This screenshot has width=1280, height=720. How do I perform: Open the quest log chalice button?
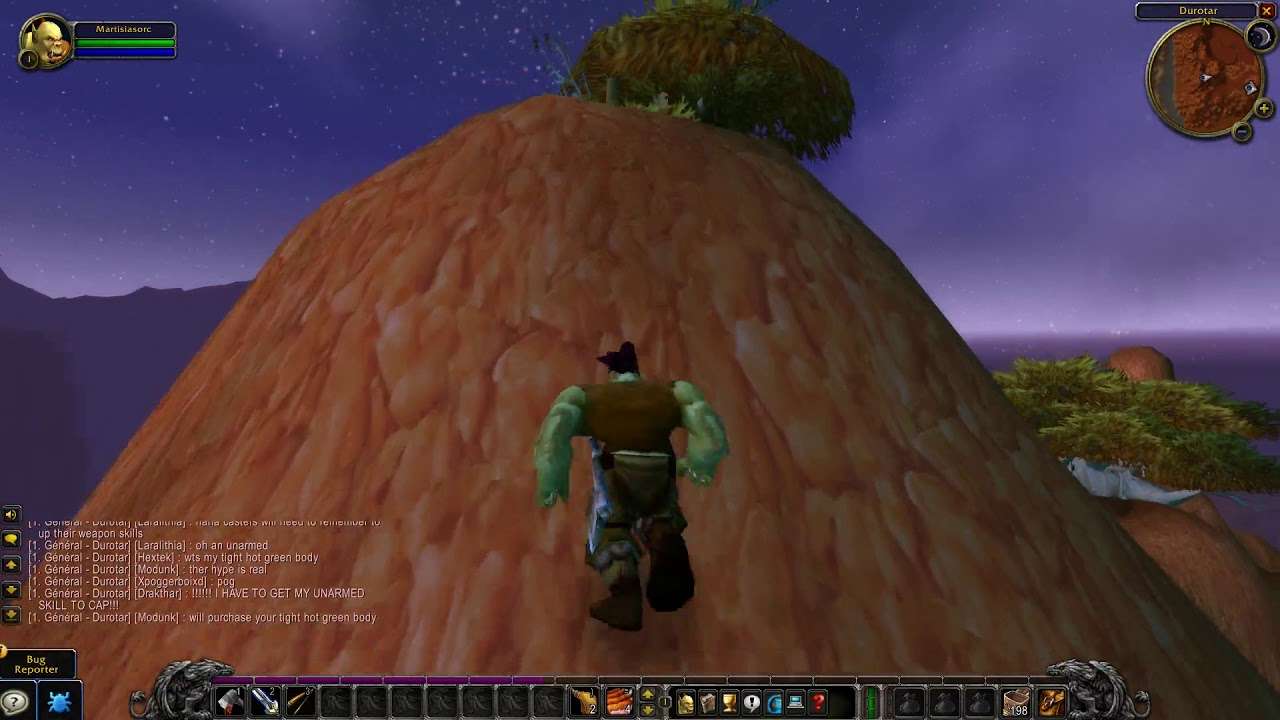tap(730, 702)
